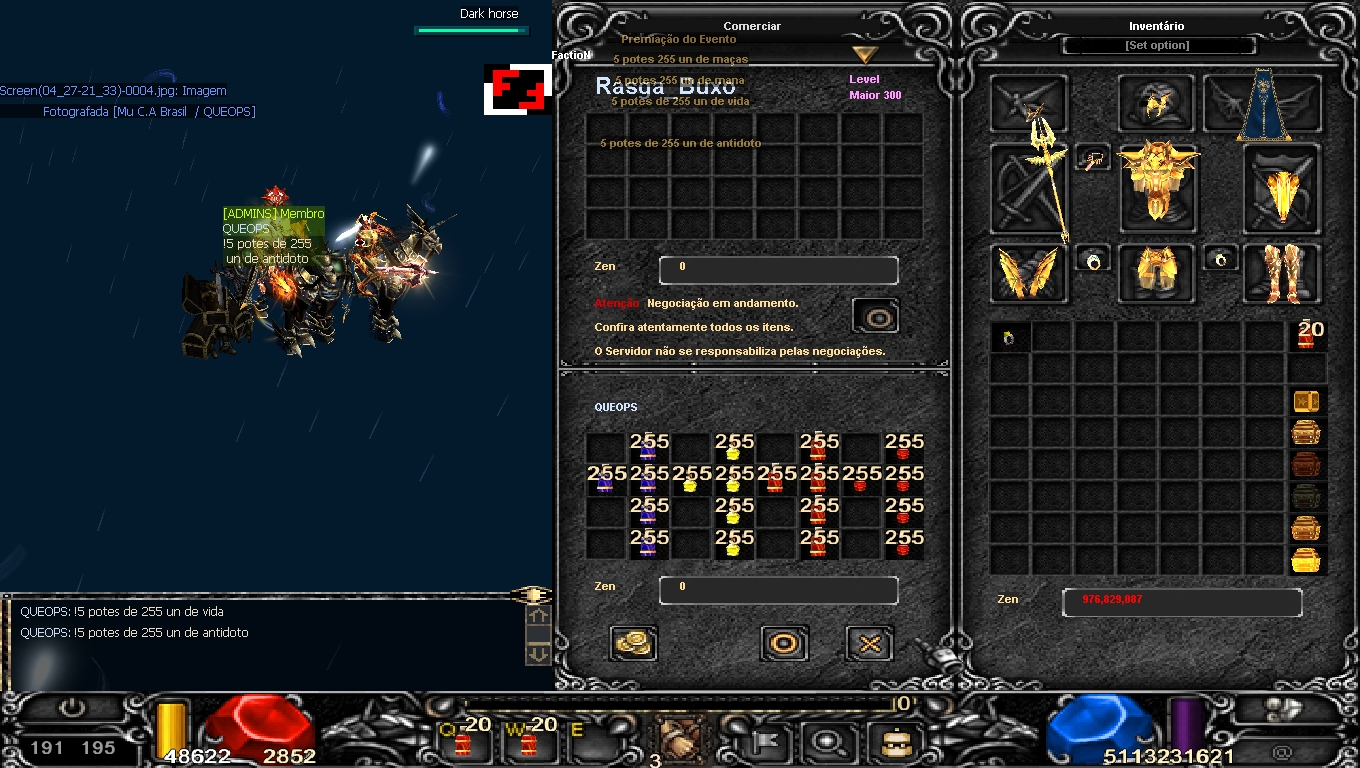Viewport: 1360px width, 768px height.
Task: Use the Q hotkey potion slot
Action: coord(464,741)
